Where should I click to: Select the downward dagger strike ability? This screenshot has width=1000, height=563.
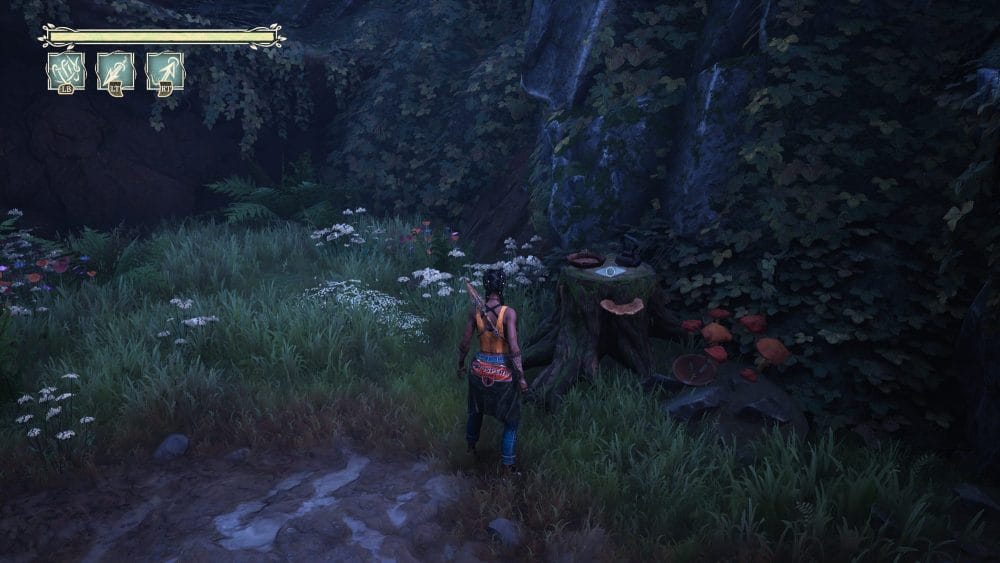[x=116, y=71]
